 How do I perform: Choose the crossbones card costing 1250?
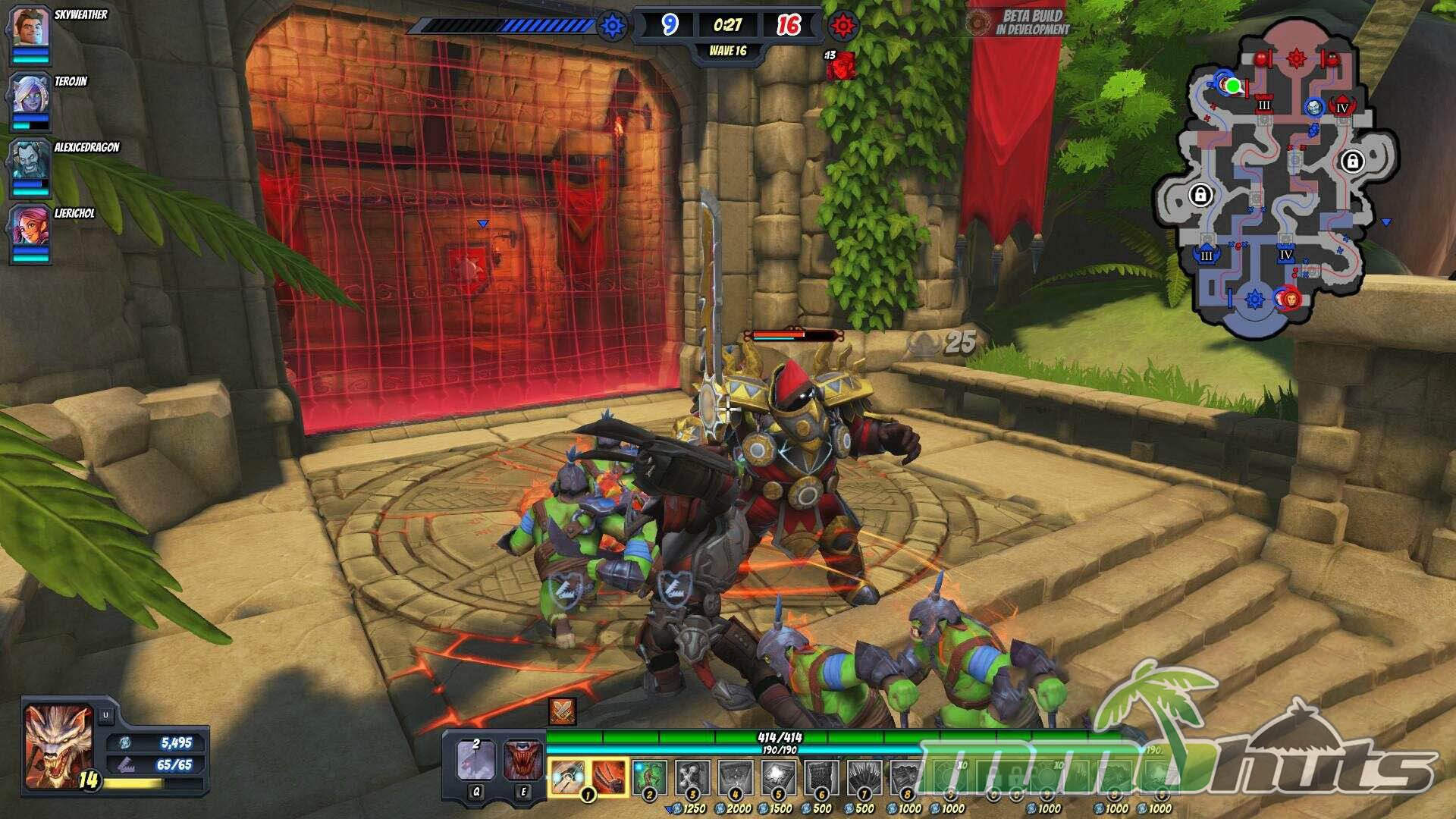[692, 777]
